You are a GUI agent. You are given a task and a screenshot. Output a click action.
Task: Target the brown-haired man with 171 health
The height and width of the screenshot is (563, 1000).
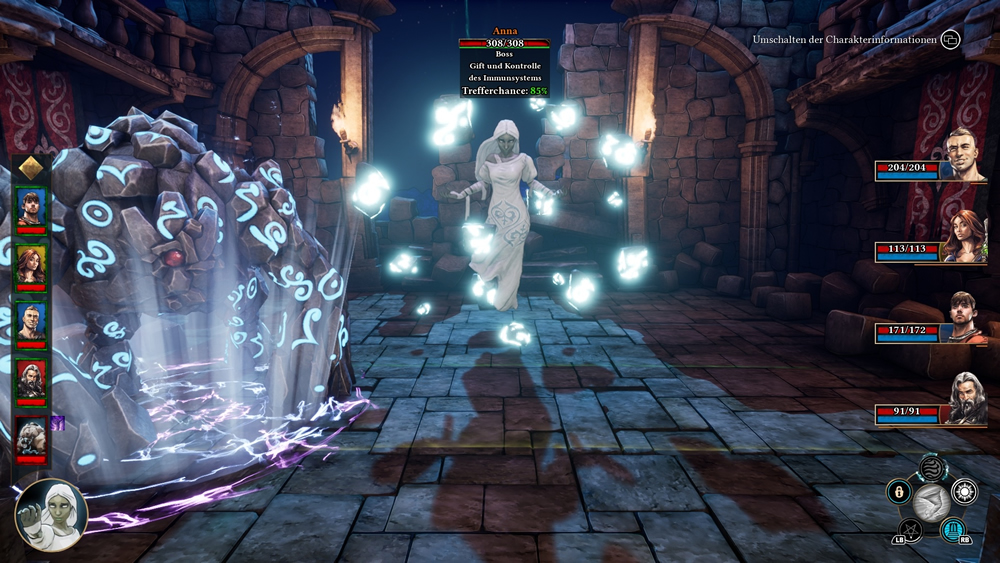point(966,317)
